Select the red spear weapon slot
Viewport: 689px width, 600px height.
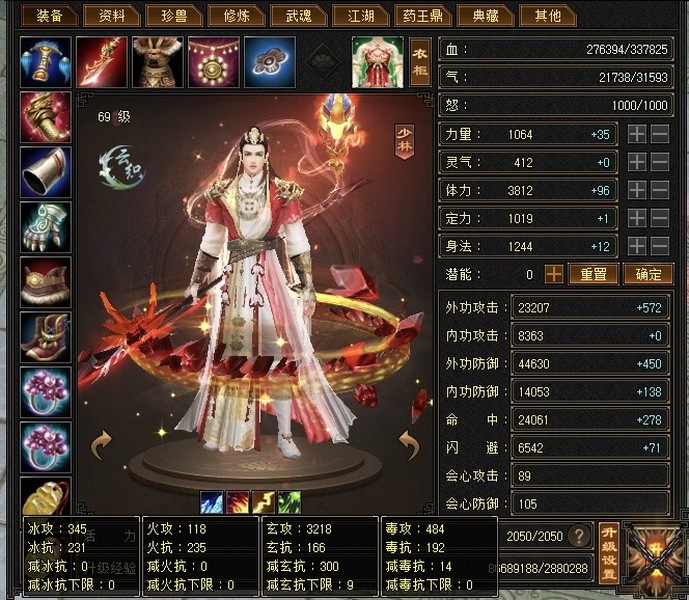pos(101,61)
